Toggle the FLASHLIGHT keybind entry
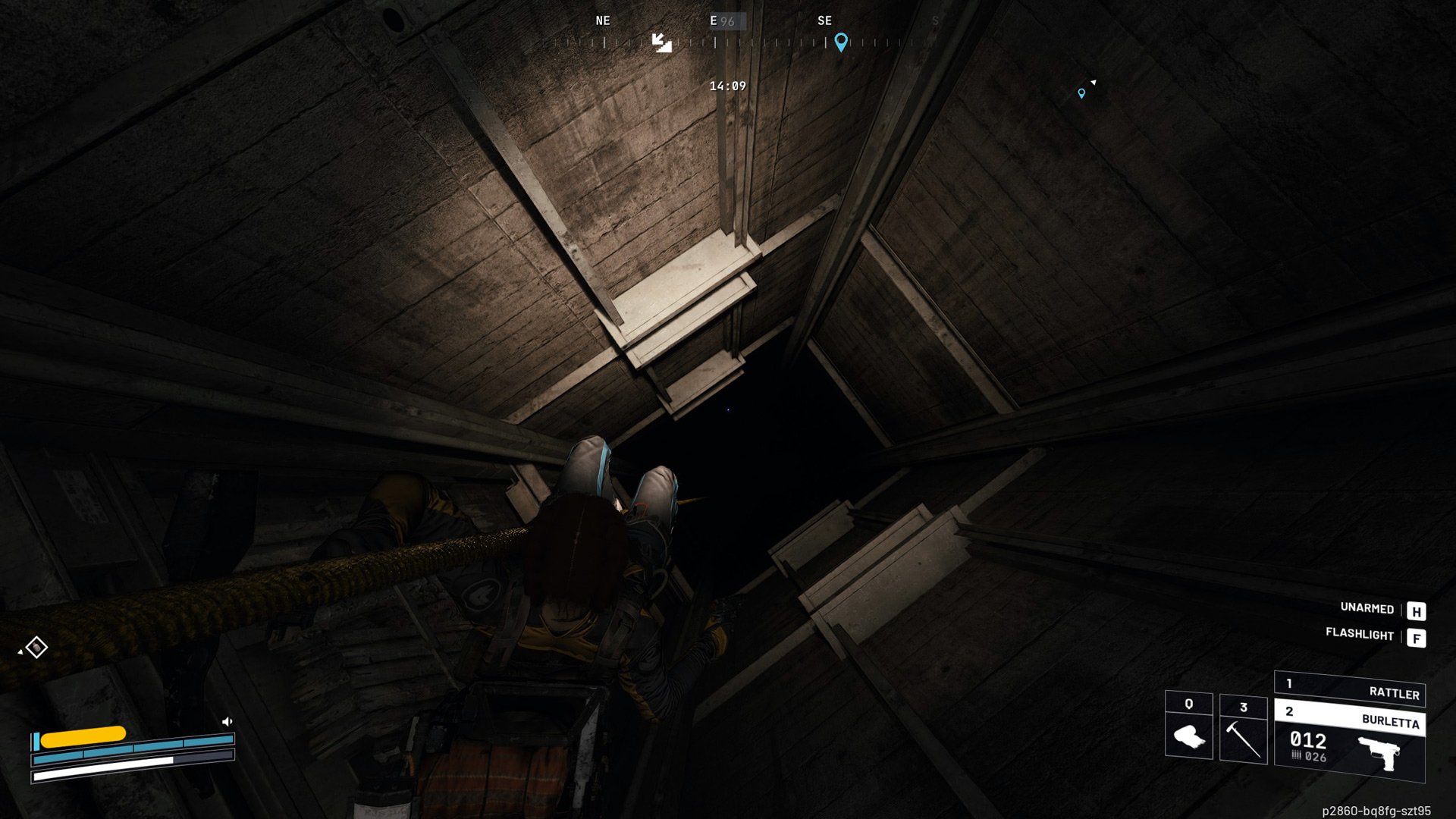This screenshot has width=1456, height=819. coord(1361,634)
